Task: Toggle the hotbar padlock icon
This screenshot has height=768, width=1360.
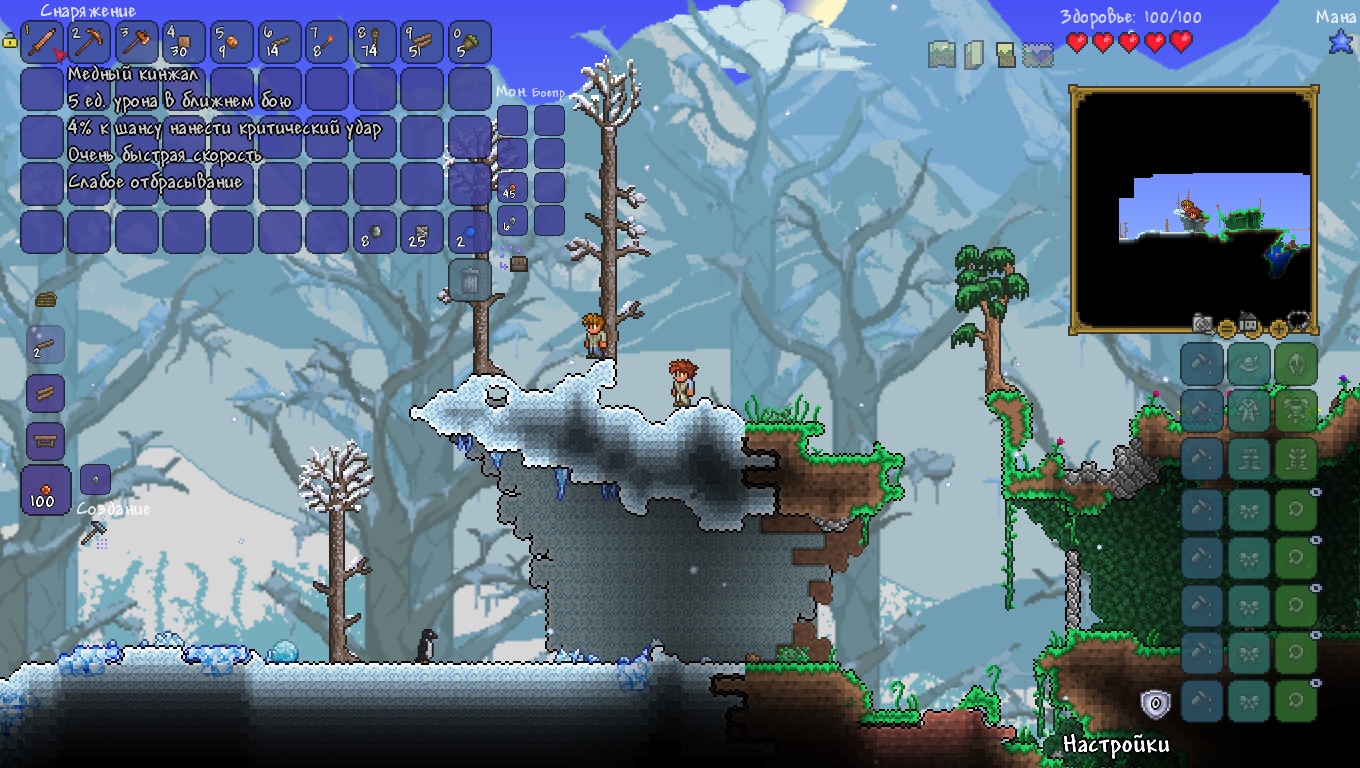Action: [x=10, y=41]
